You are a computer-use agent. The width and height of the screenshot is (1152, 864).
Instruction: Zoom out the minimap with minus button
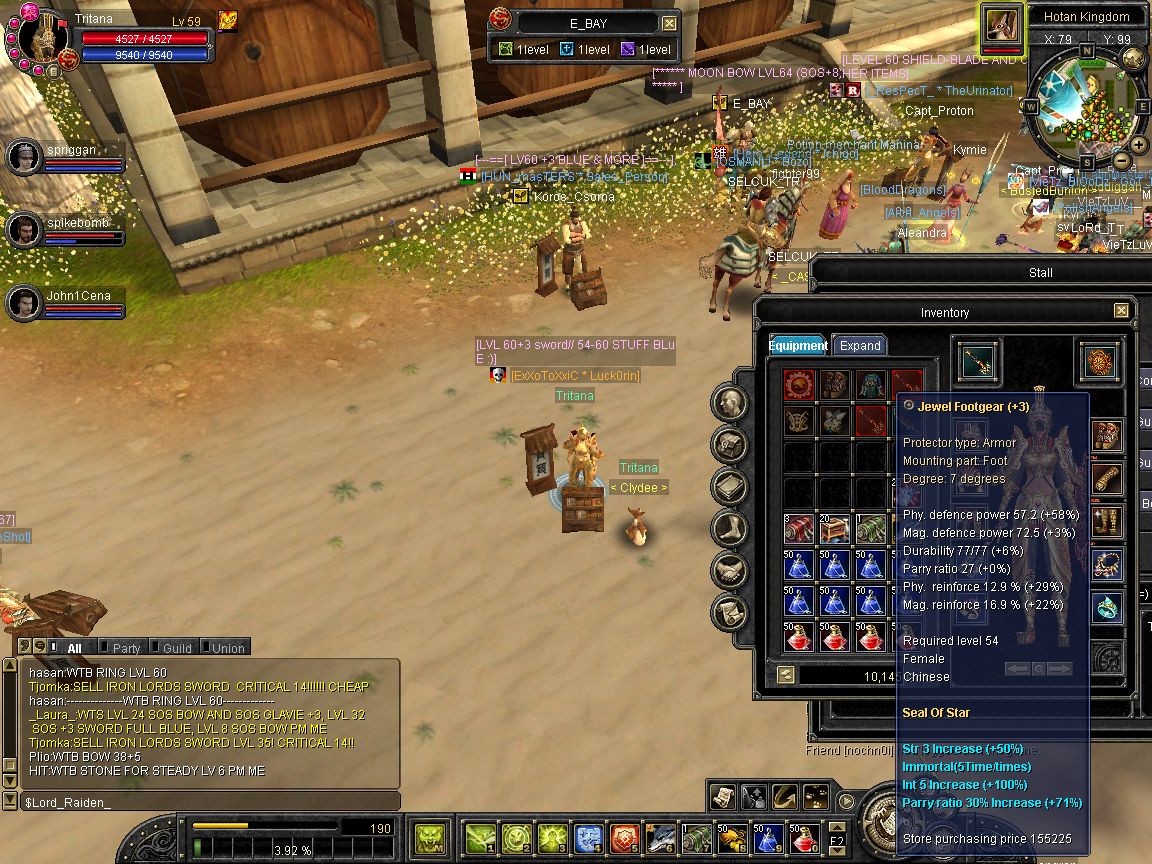coord(1122,161)
